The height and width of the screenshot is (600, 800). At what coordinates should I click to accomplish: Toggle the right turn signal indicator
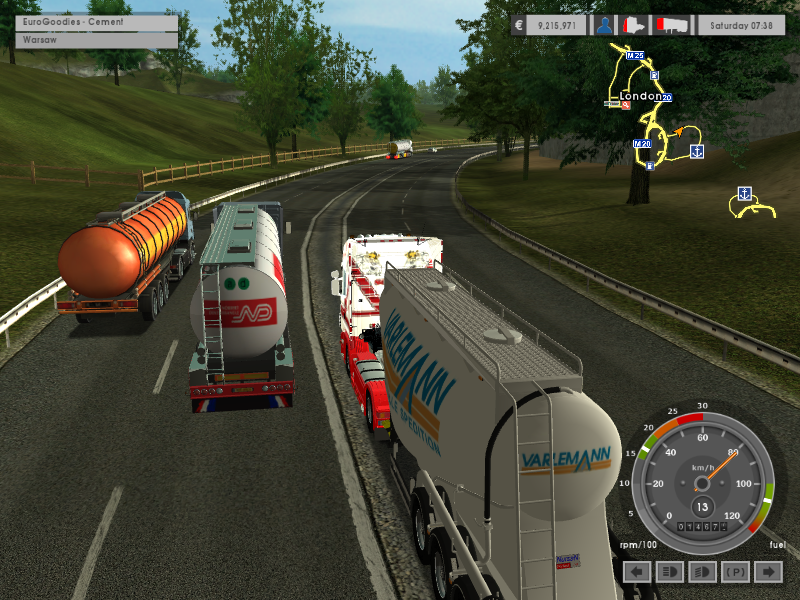[x=767, y=571]
